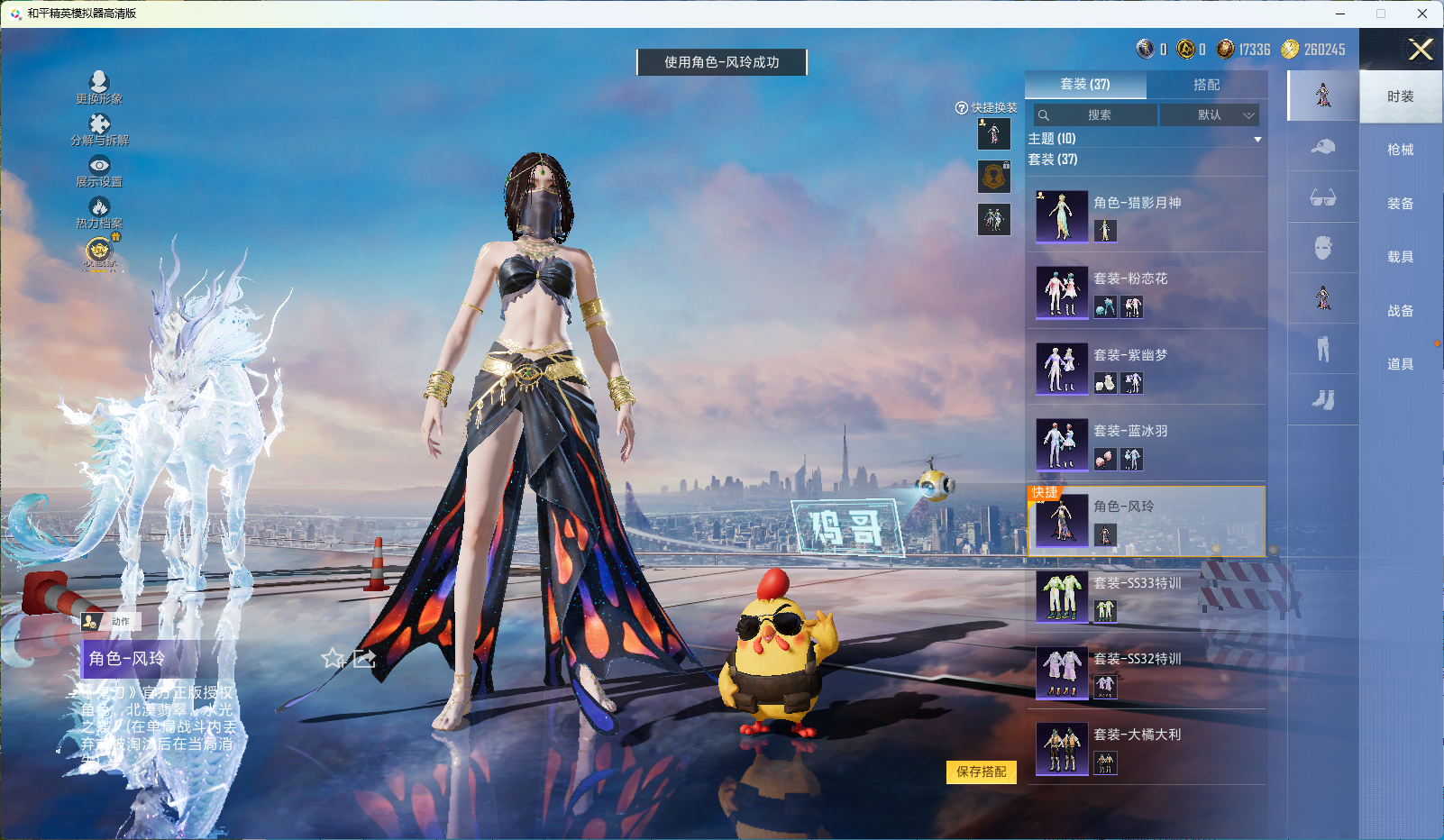Screen dimensions: 1444x840
Task: Save outfit with 保存搭配 button
Action: pos(981,772)
